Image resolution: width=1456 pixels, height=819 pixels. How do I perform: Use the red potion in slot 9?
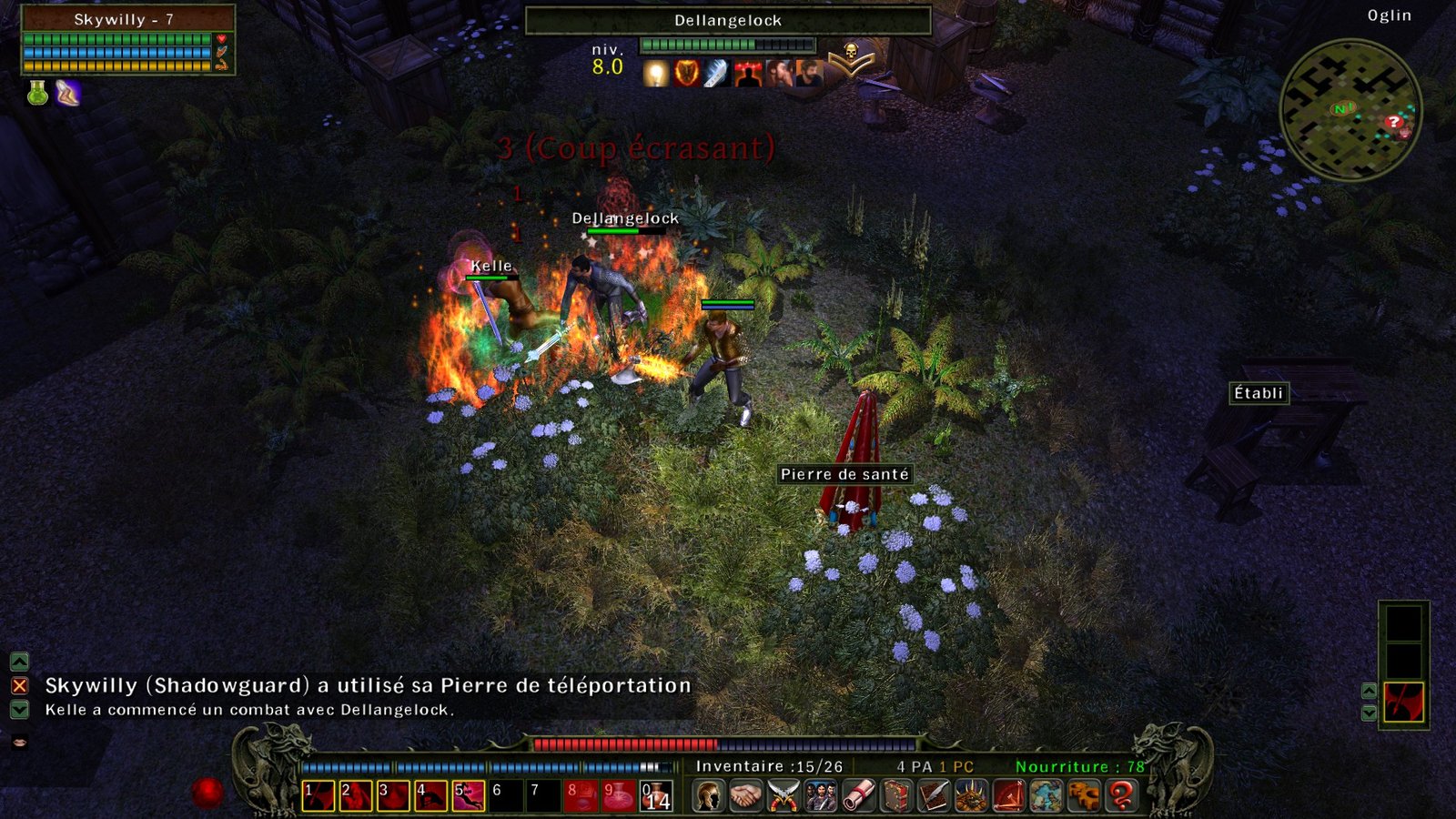point(618,795)
